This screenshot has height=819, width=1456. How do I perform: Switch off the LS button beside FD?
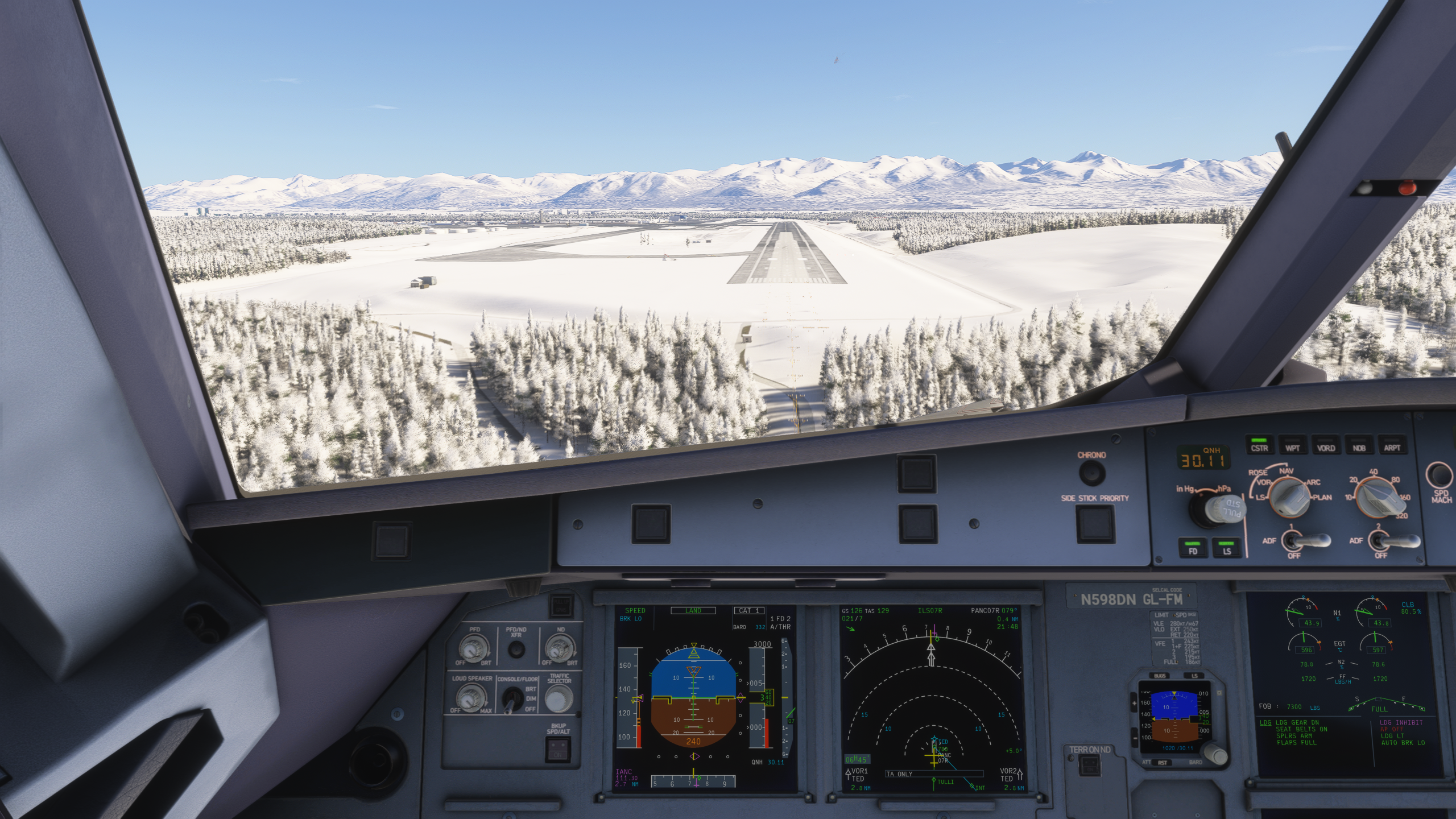click(x=1227, y=548)
